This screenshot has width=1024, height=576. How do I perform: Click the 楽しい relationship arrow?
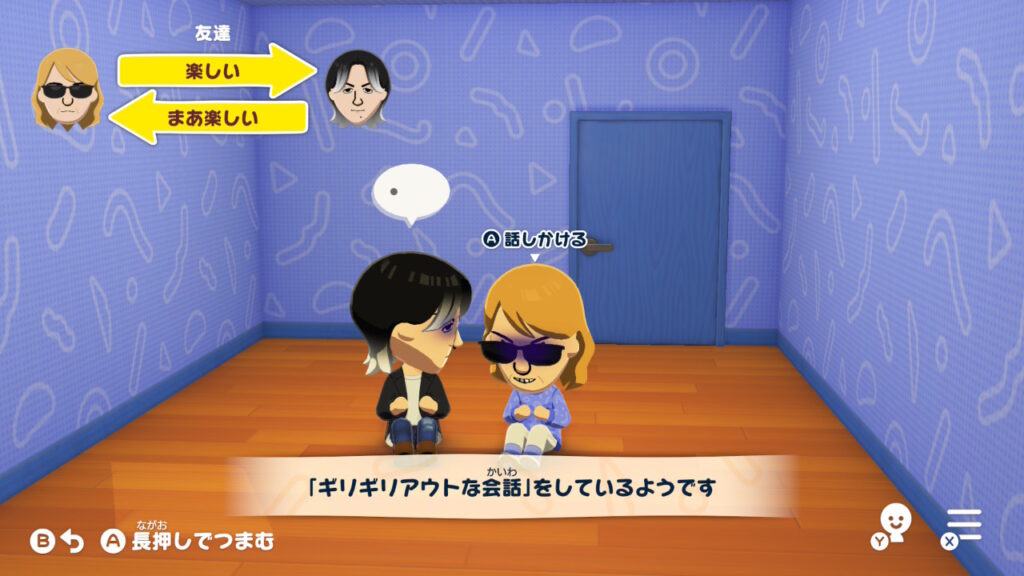(213, 71)
